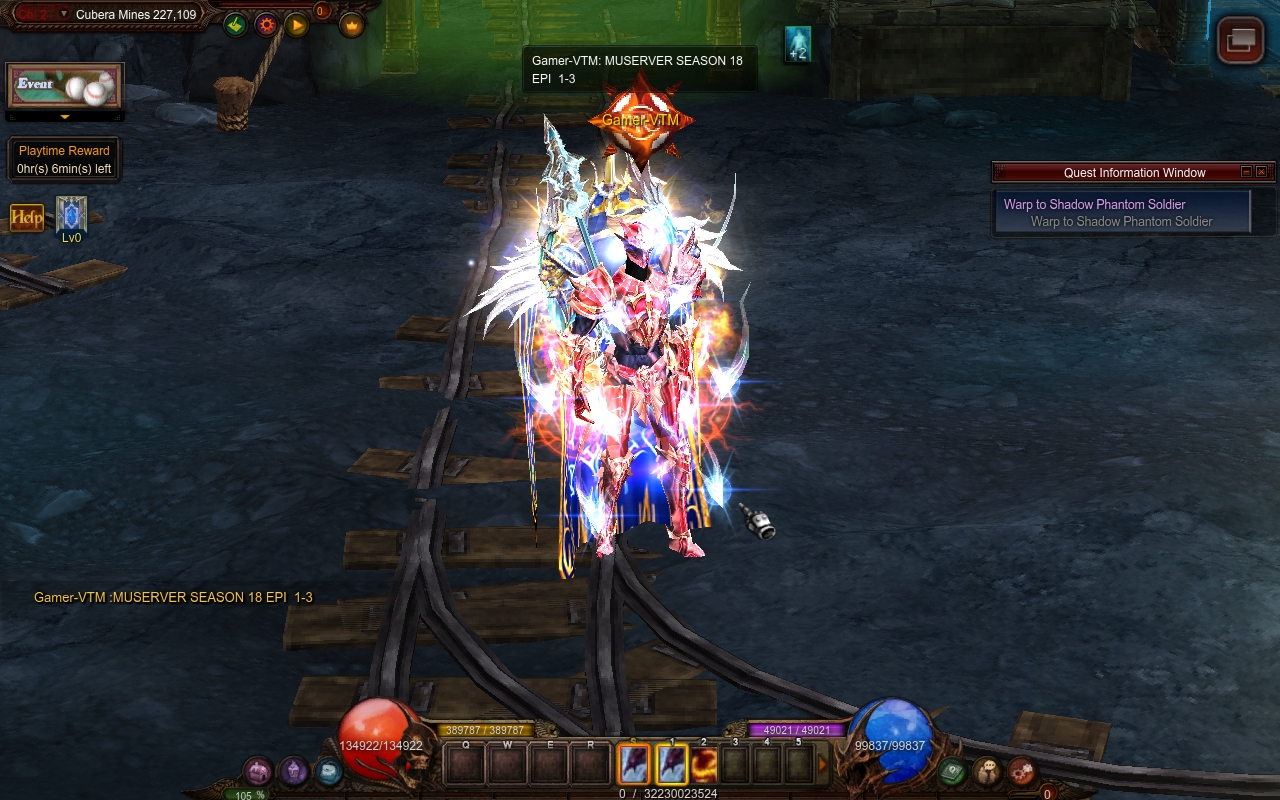
Task: Click the yellow play arrow button
Action: coord(297,24)
